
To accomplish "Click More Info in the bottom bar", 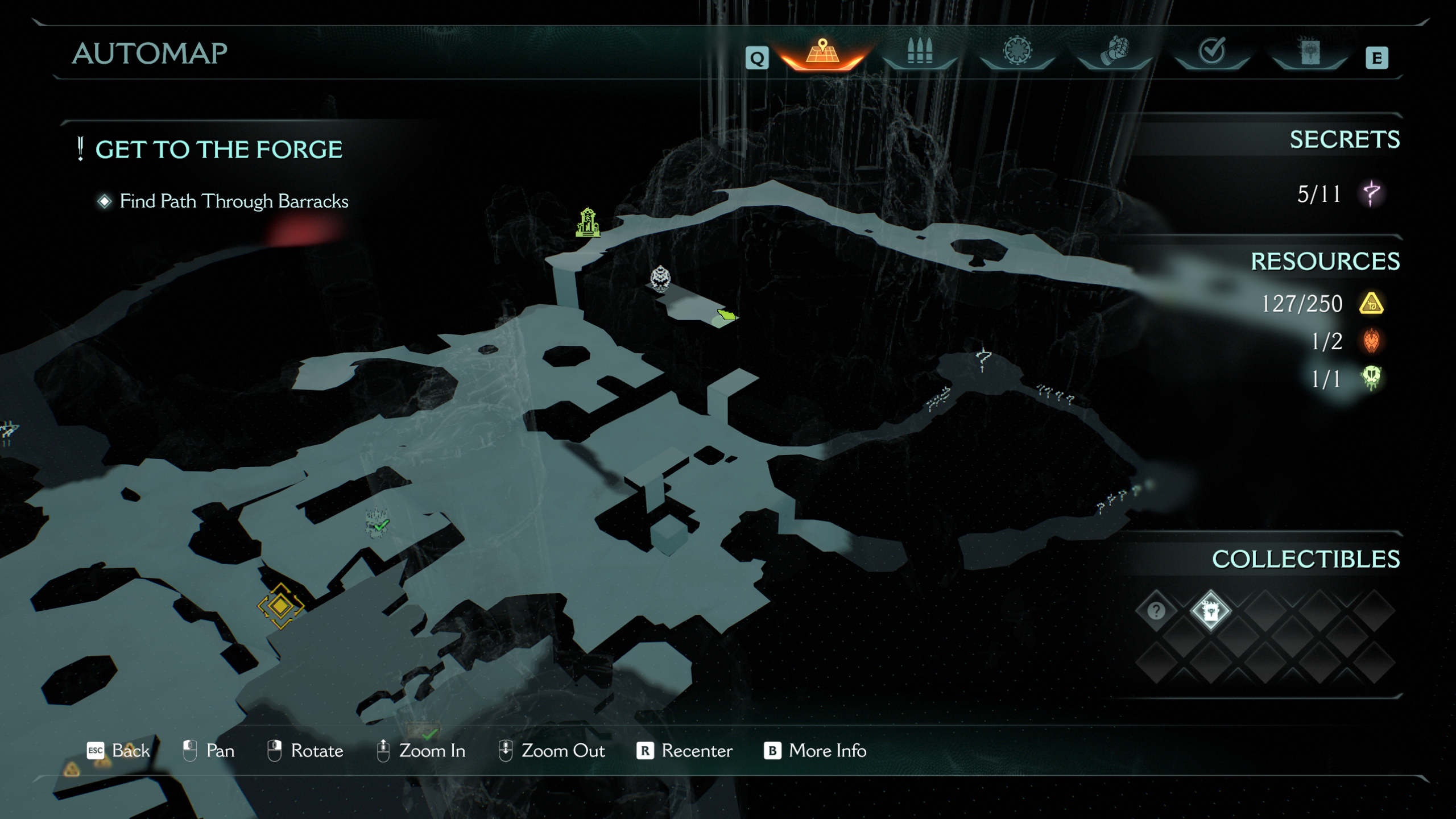I will (826, 751).
